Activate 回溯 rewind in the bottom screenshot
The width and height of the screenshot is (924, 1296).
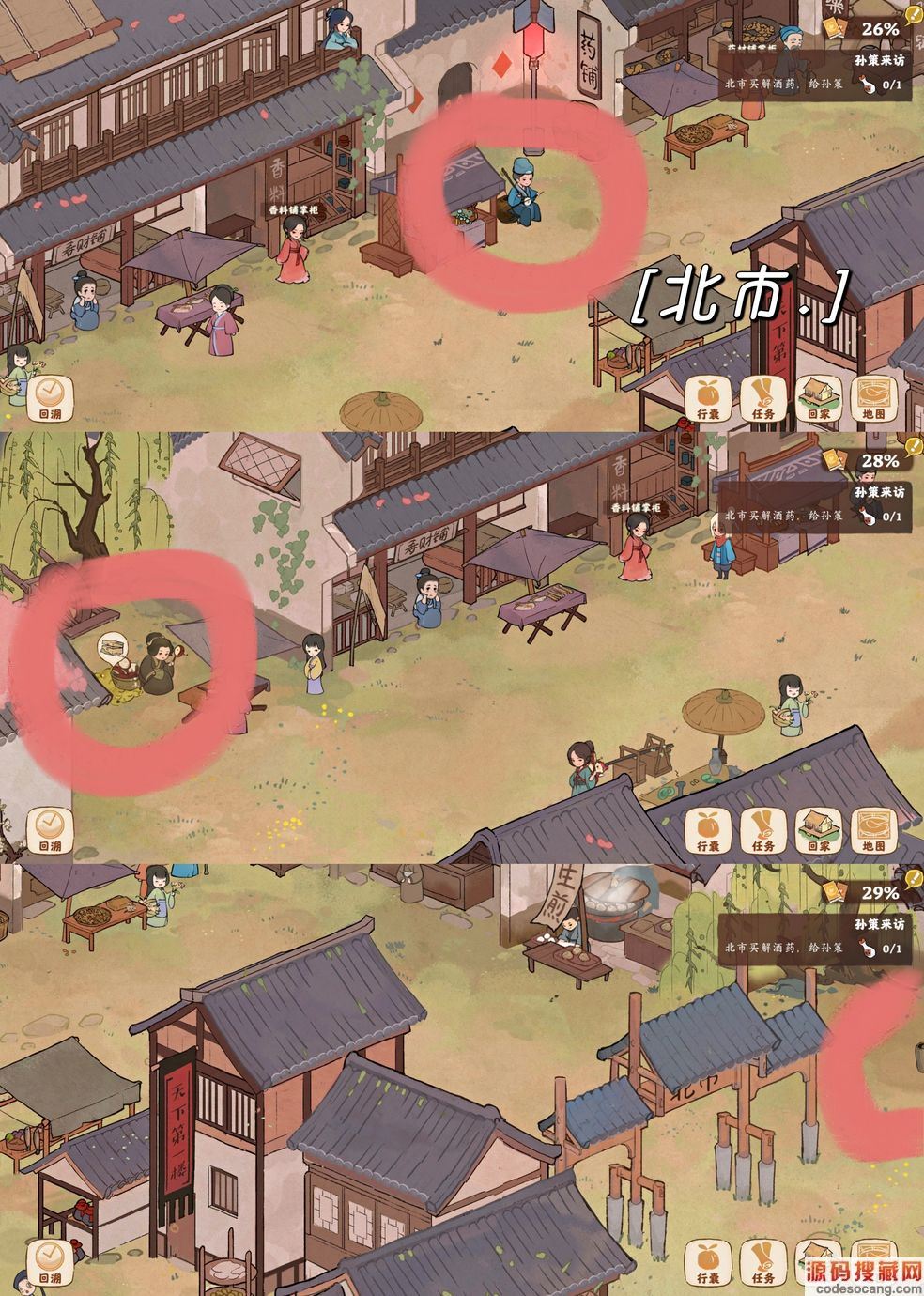(49, 1261)
